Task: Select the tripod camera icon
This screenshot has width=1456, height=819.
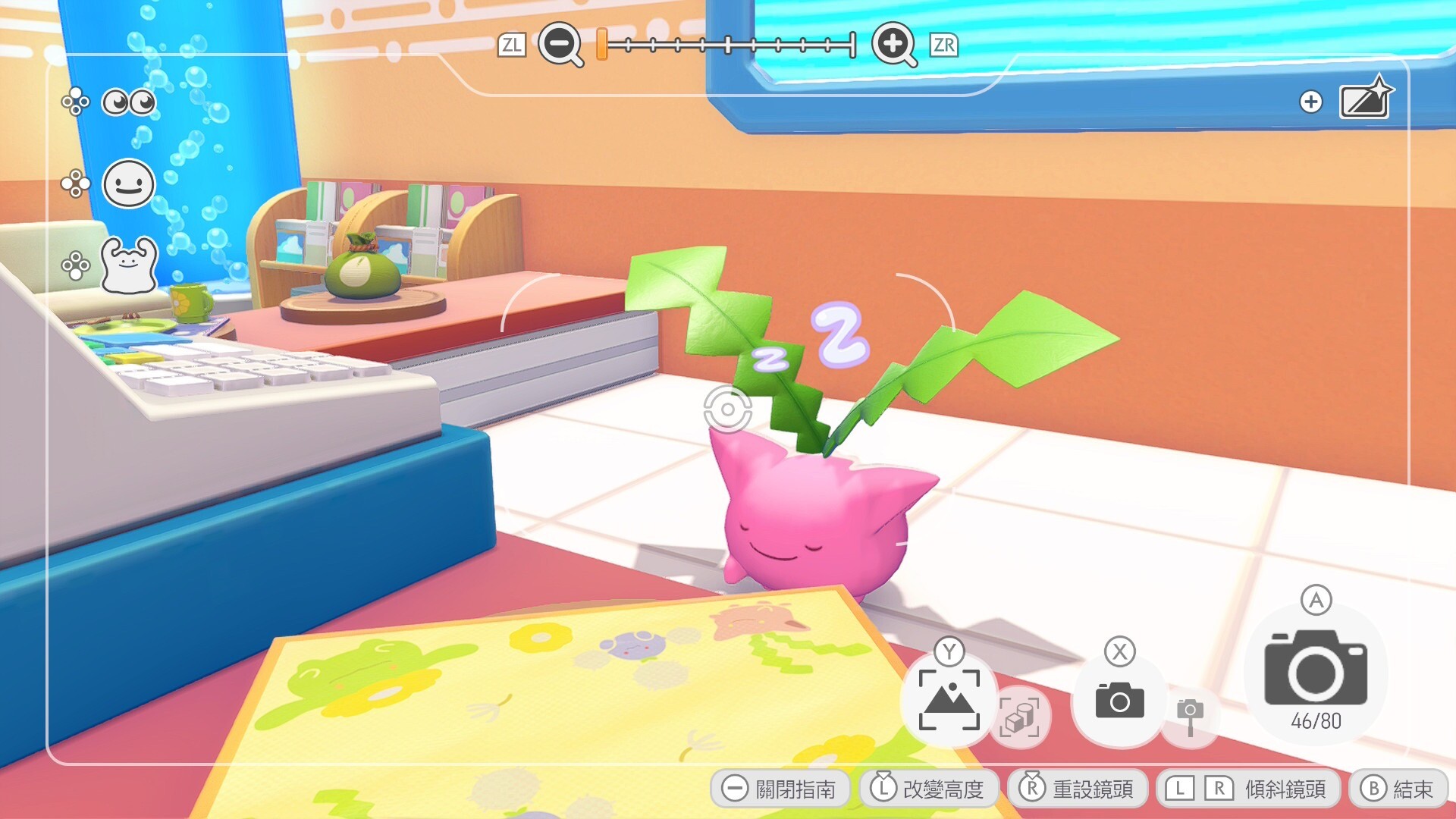Action: 1190,716
